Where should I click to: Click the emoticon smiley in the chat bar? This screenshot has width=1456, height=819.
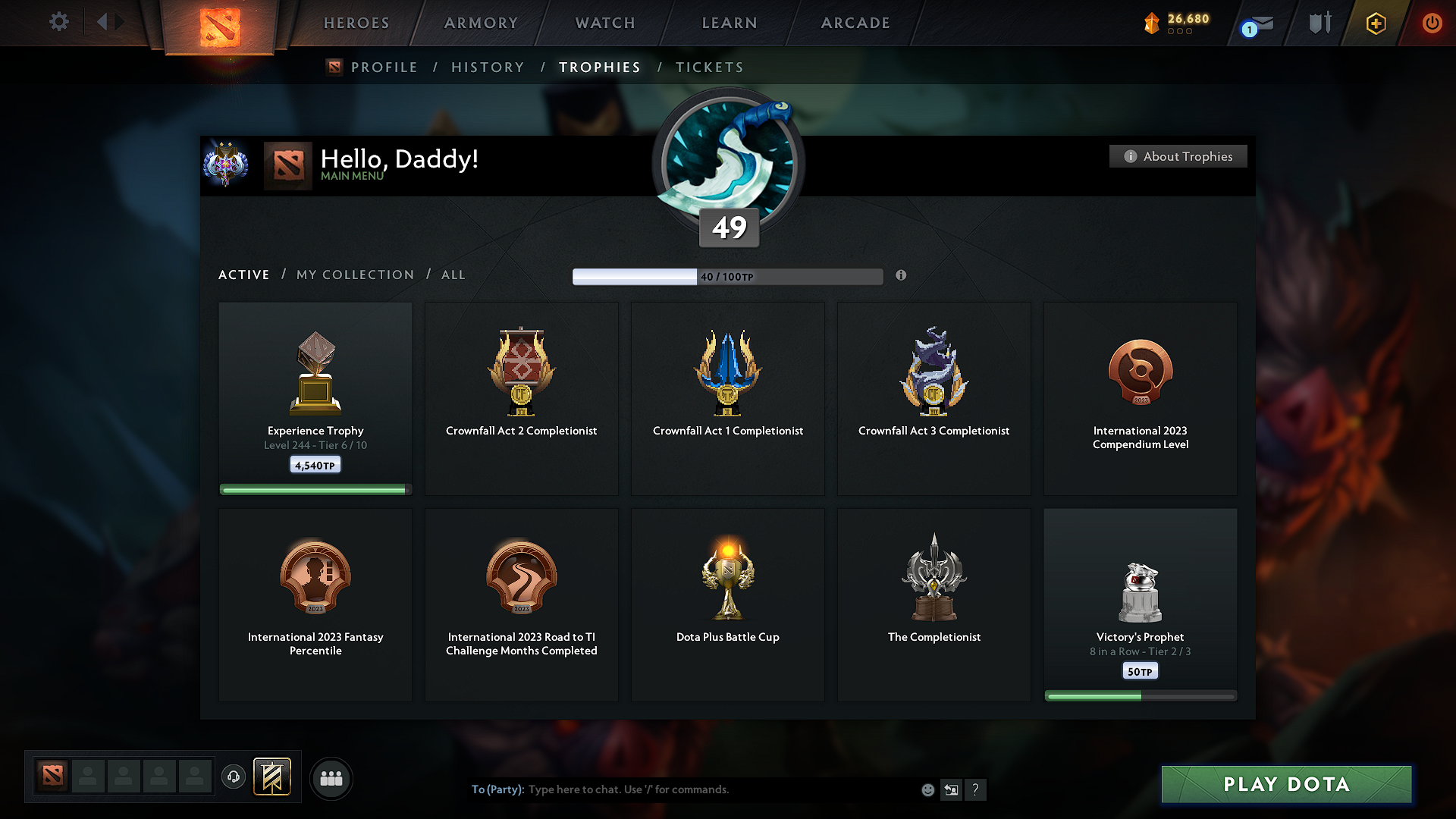click(x=927, y=789)
